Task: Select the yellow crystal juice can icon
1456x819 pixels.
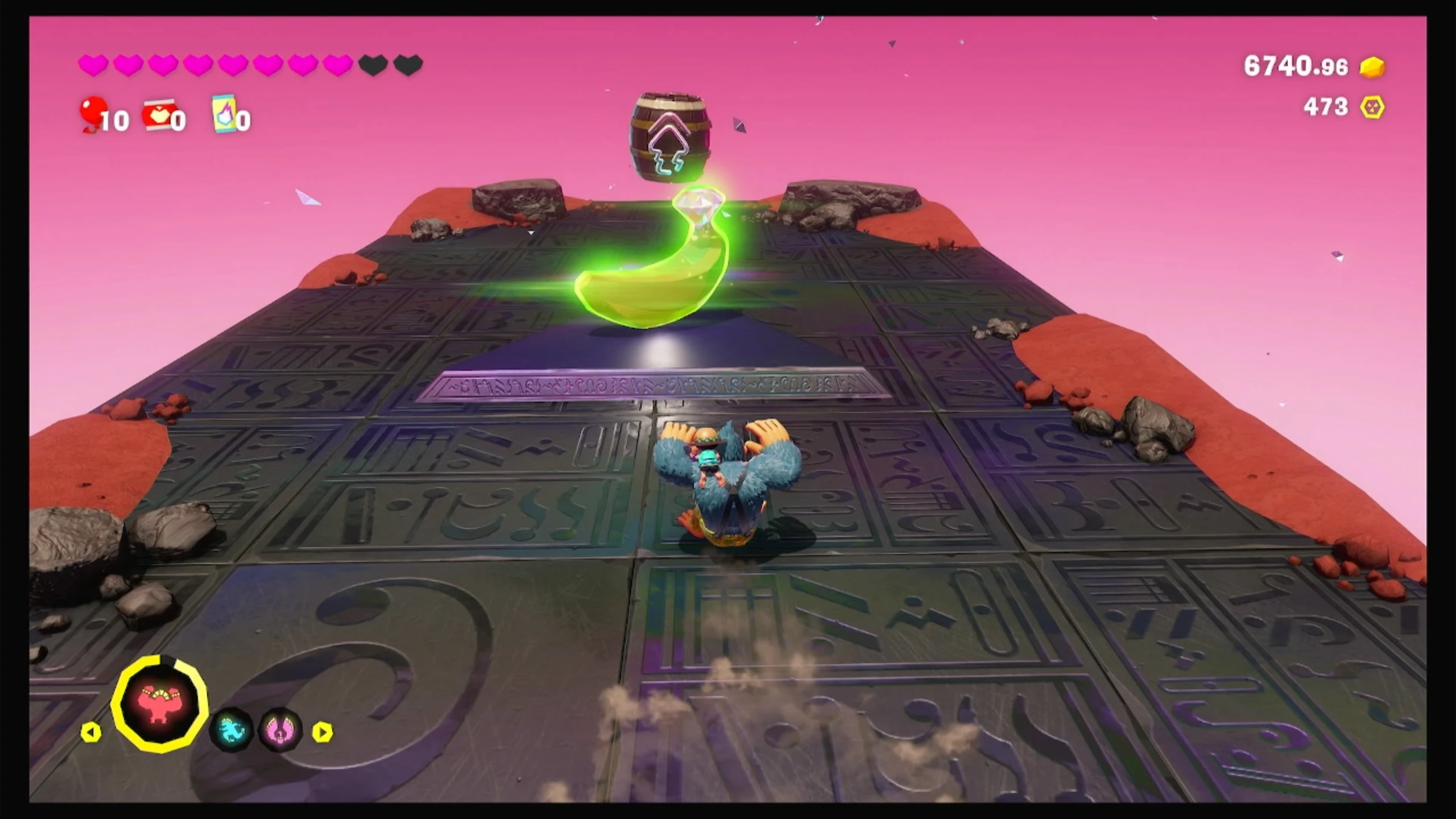Action: (224, 113)
